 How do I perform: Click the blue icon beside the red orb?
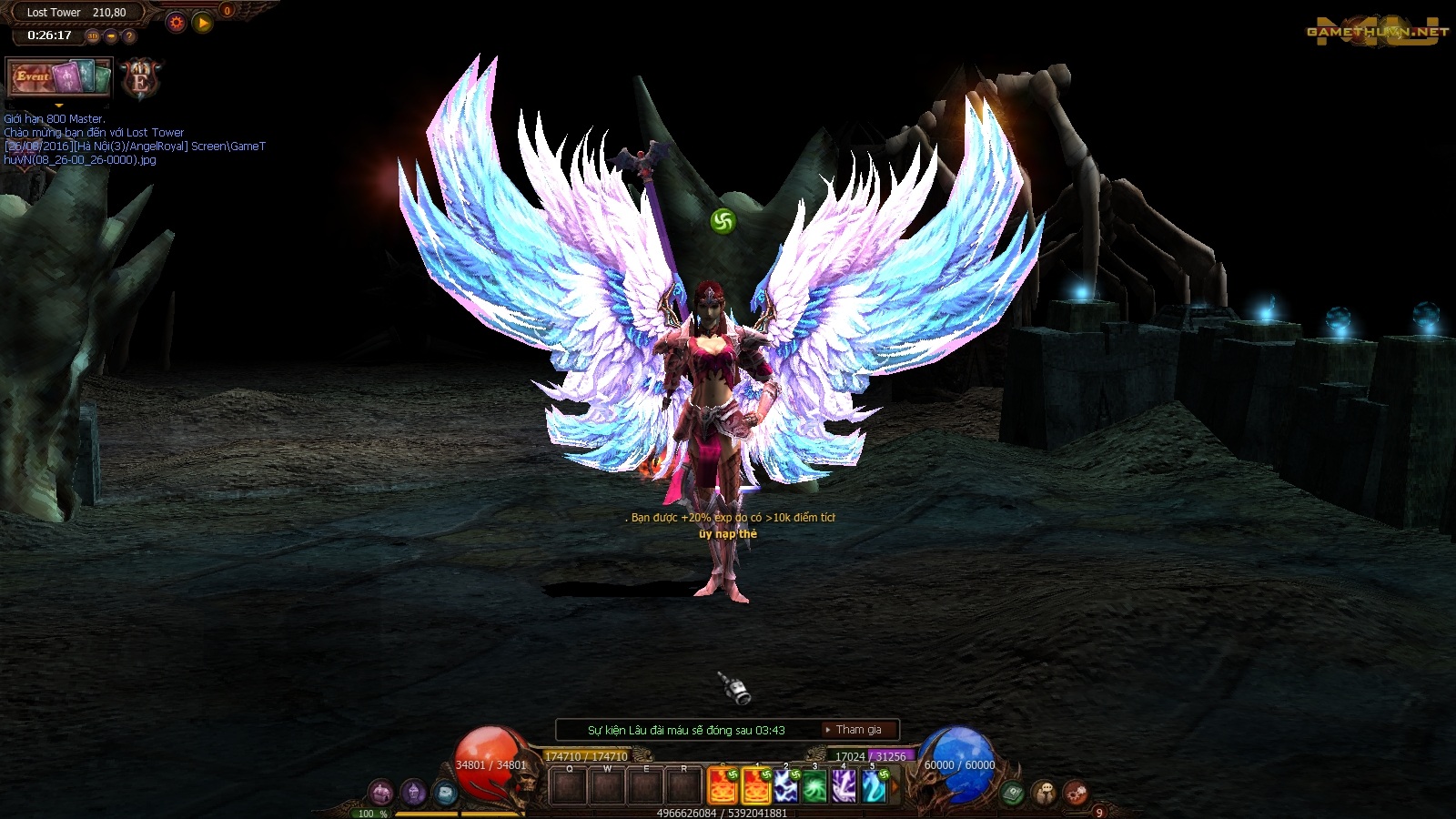pyautogui.click(x=444, y=793)
